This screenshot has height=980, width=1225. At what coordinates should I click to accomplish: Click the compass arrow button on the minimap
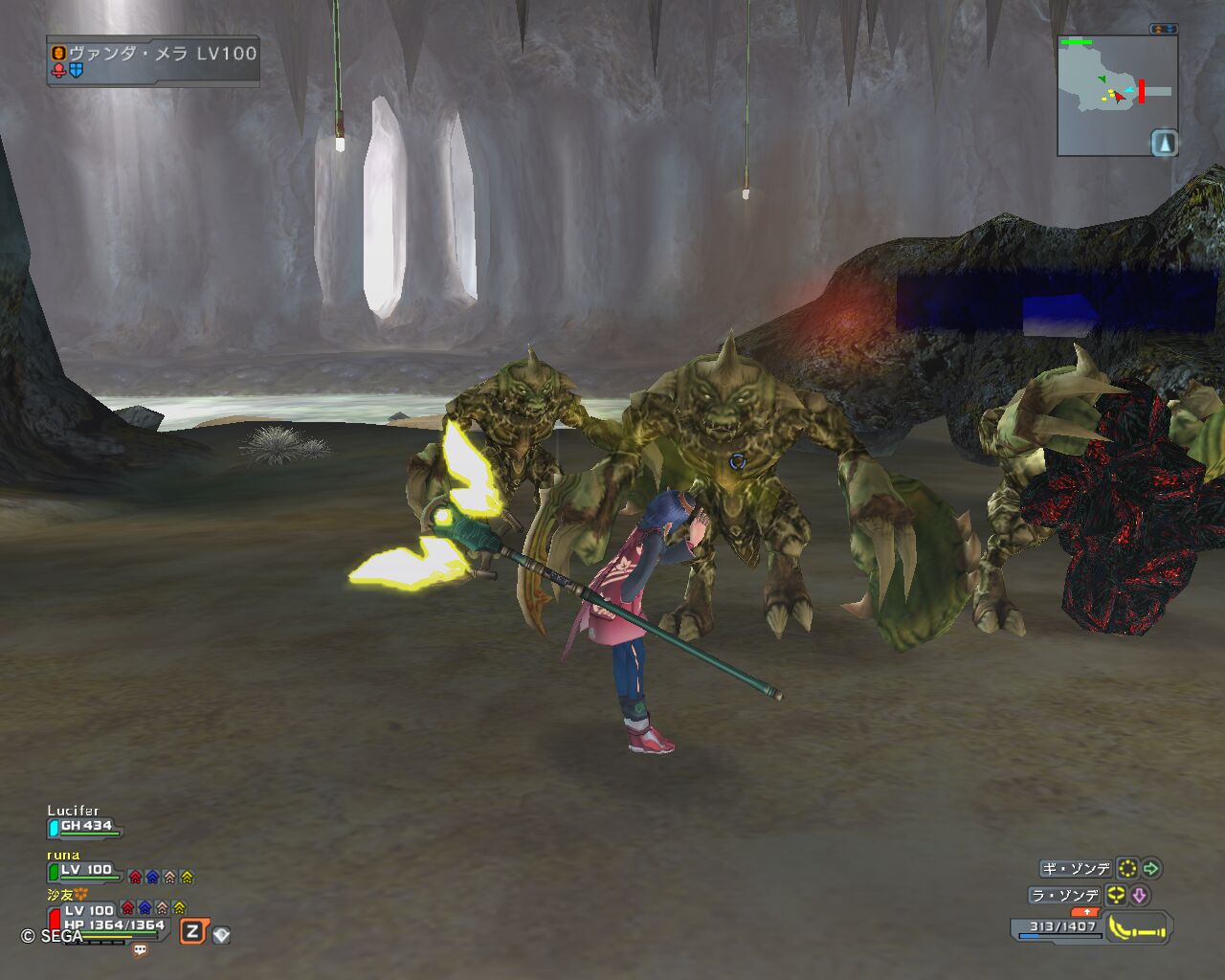point(1164,144)
